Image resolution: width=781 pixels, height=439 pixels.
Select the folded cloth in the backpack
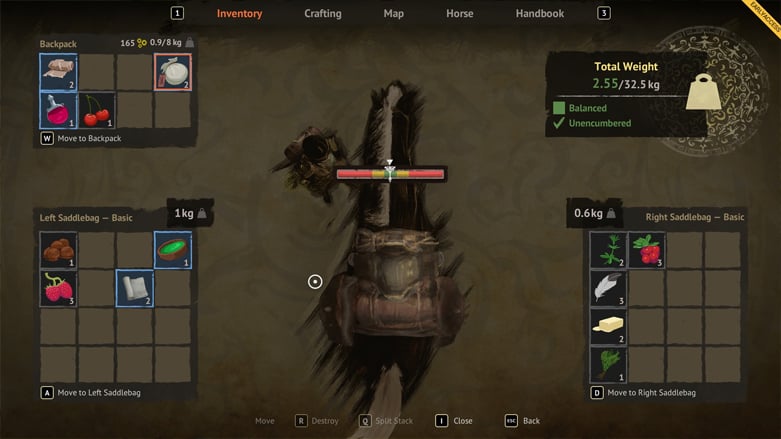coord(58,72)
